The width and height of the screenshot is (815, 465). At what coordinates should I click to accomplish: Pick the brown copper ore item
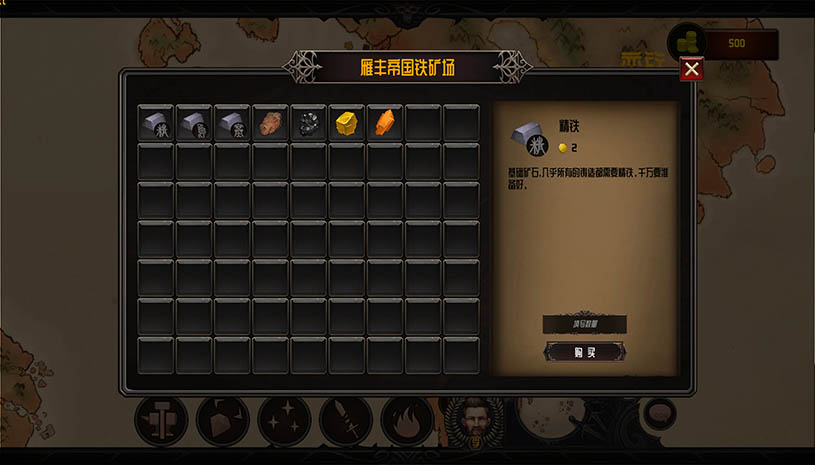(x=271, y=123)
